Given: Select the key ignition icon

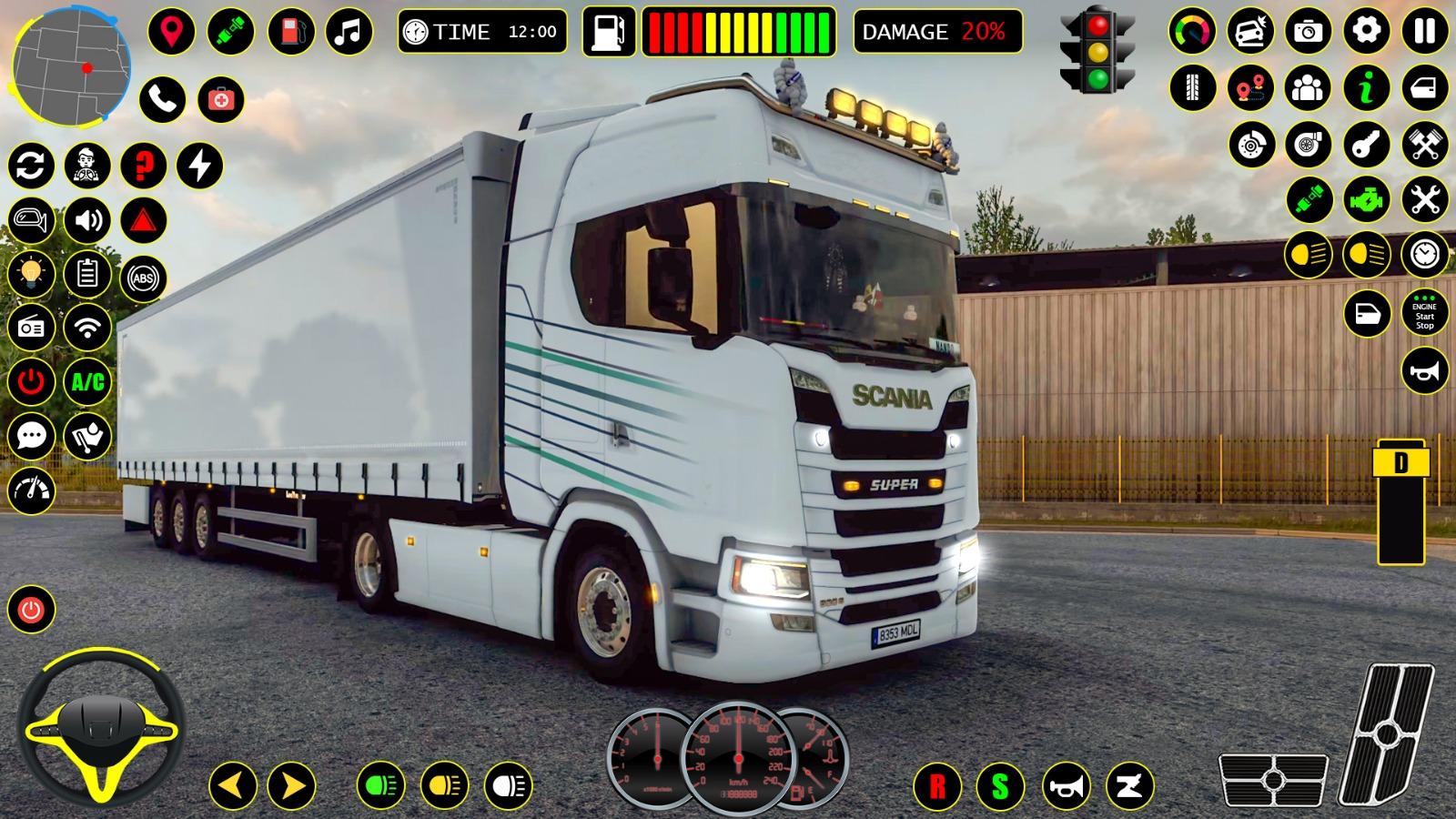Looking at the screenshot, I should [1367, 144].
